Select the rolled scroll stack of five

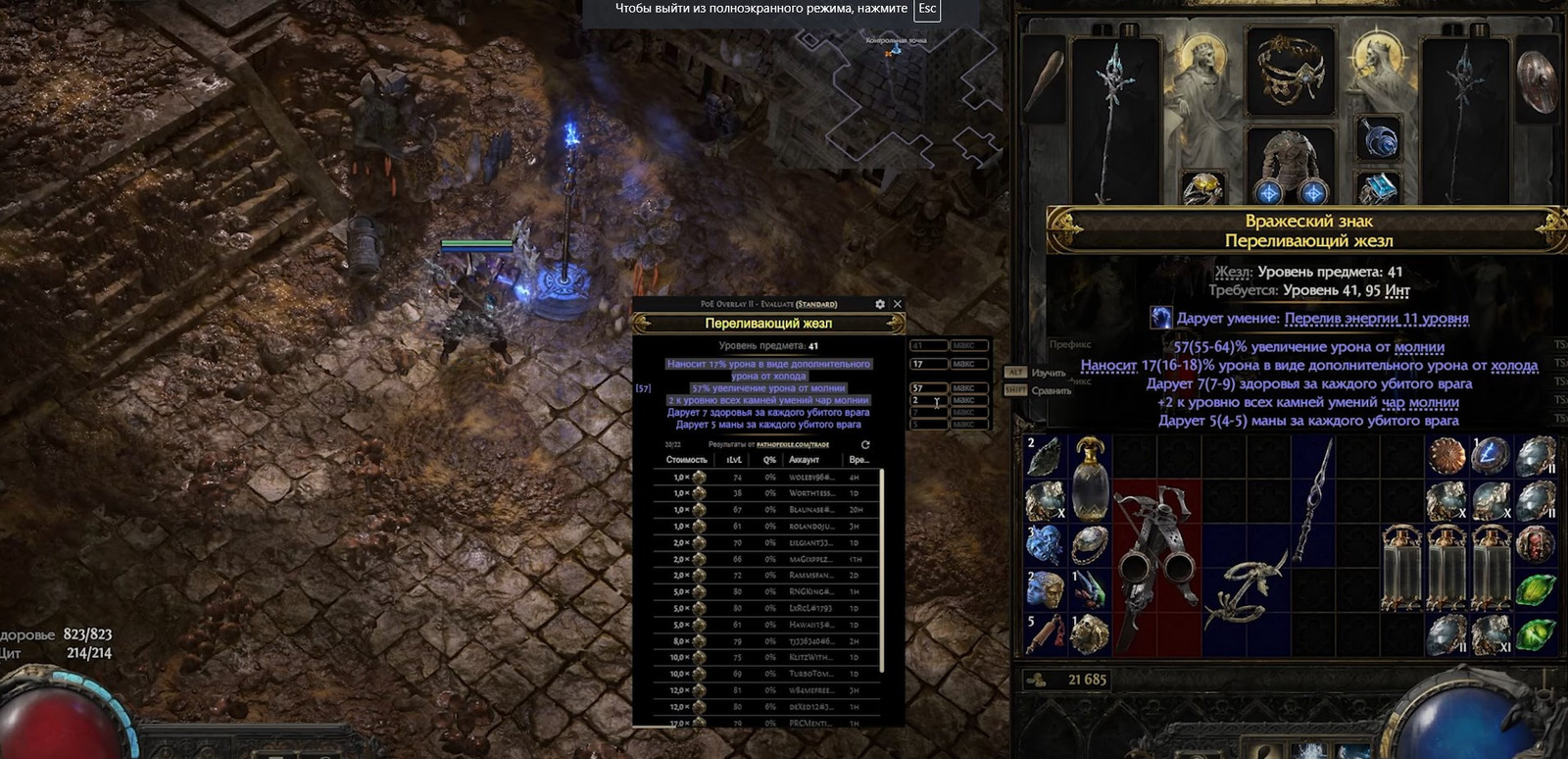[1045, 634]
